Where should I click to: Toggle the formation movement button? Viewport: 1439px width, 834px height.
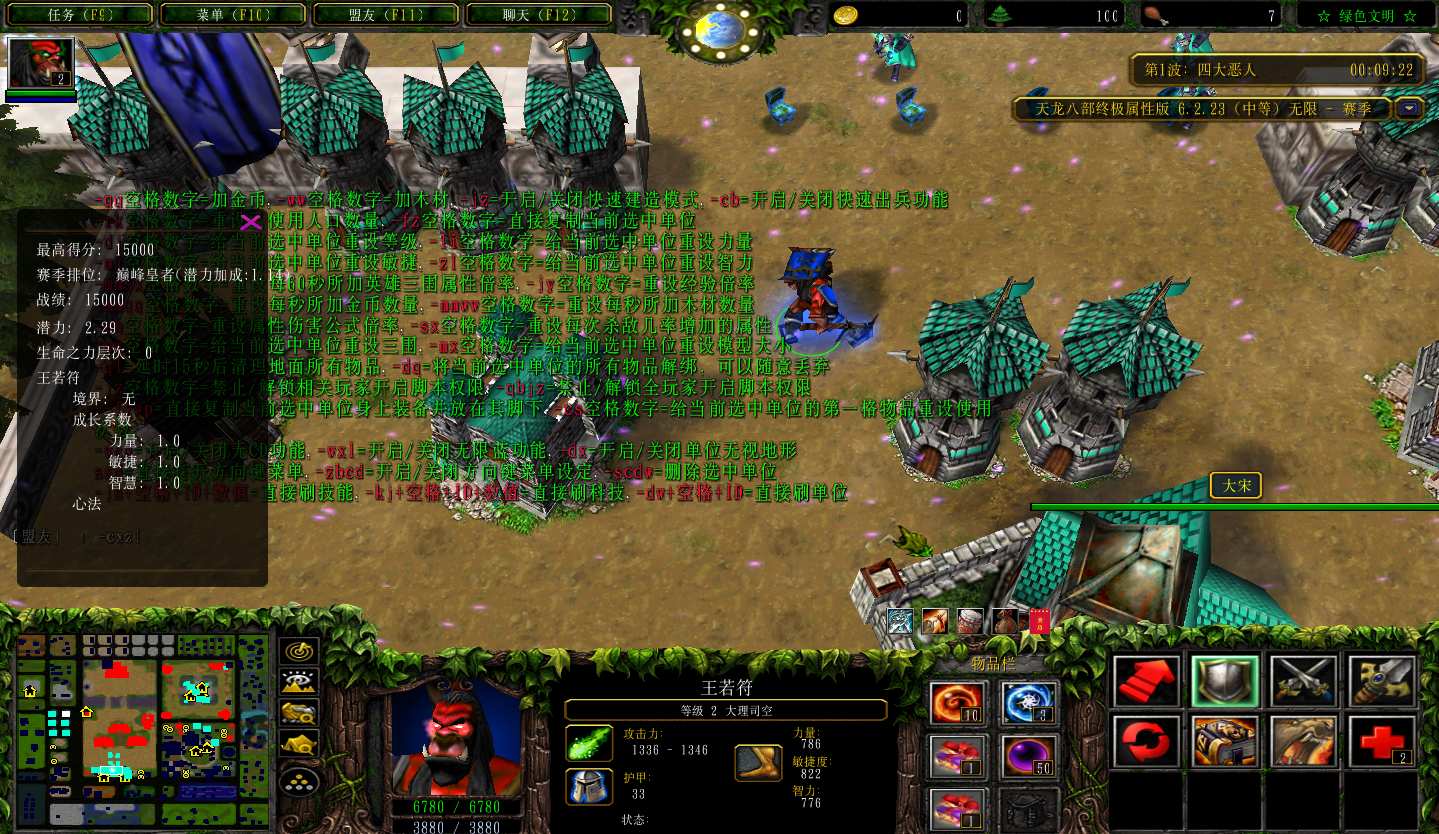[298, 779]
